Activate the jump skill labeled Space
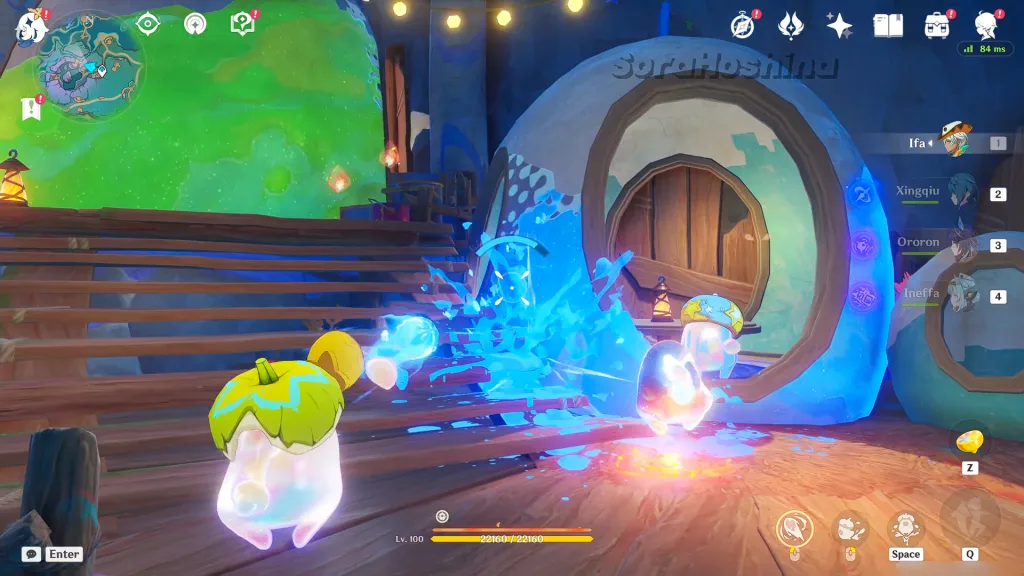 [x=905, y=528]
